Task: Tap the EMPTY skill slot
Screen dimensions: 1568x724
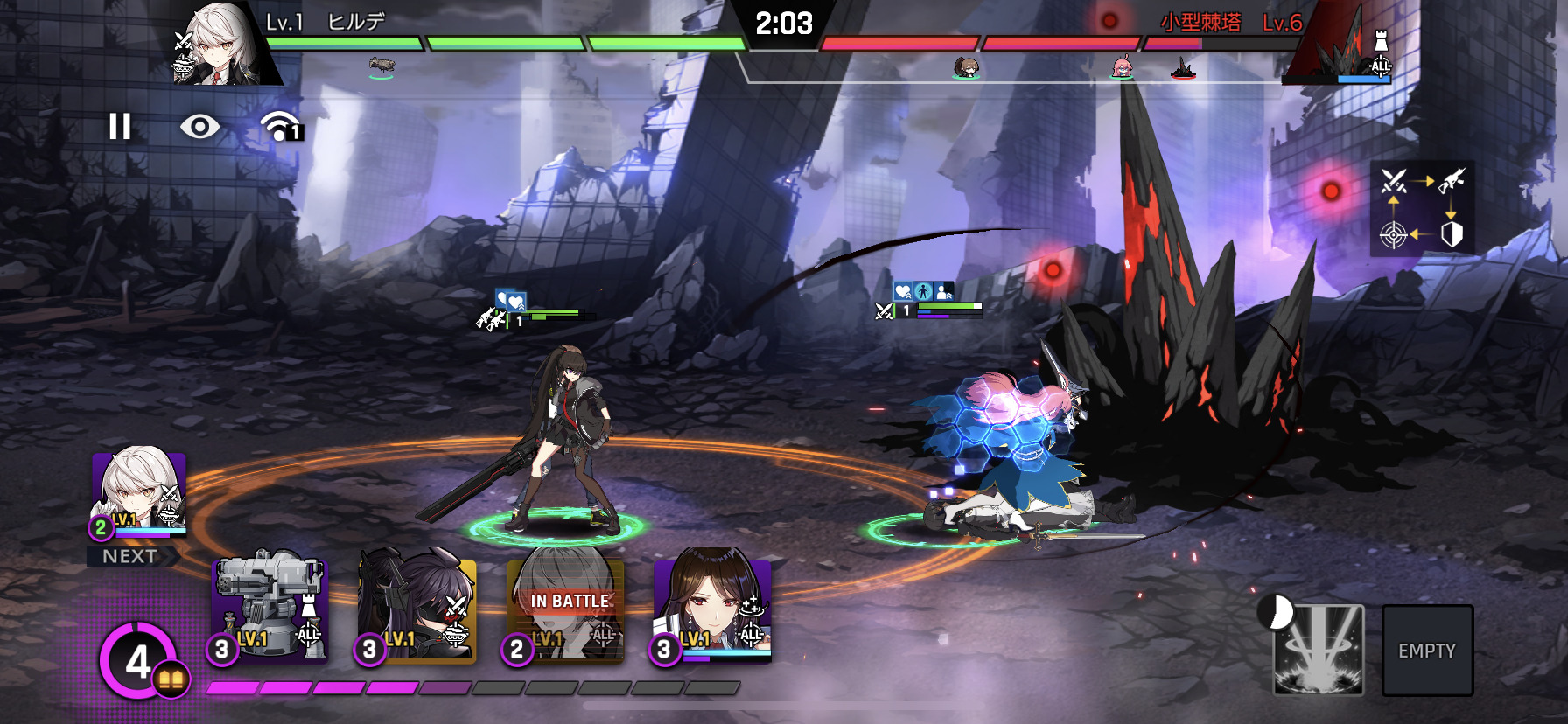Action: (1427, 651)
